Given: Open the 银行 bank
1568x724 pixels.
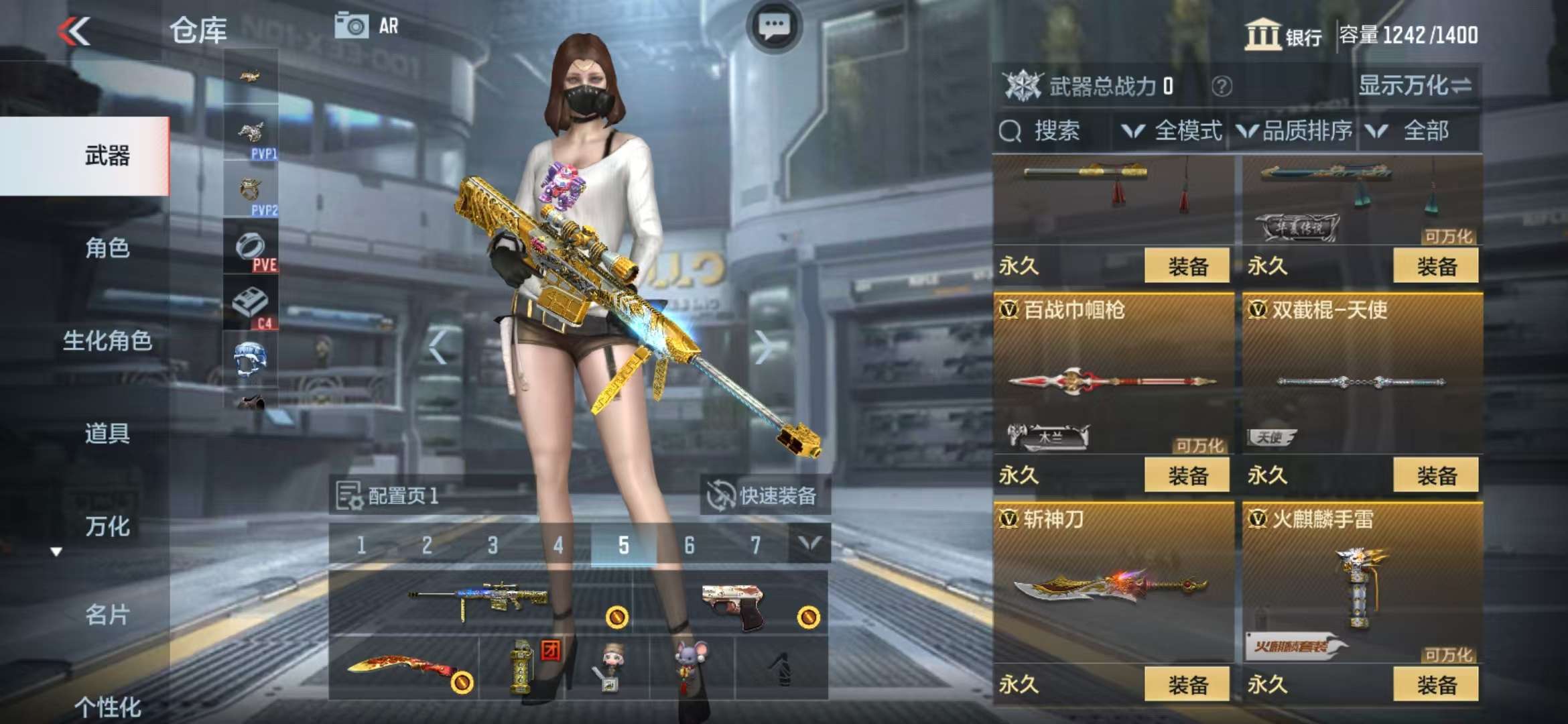Looking at the screenshot, I should coord(1283,35).
